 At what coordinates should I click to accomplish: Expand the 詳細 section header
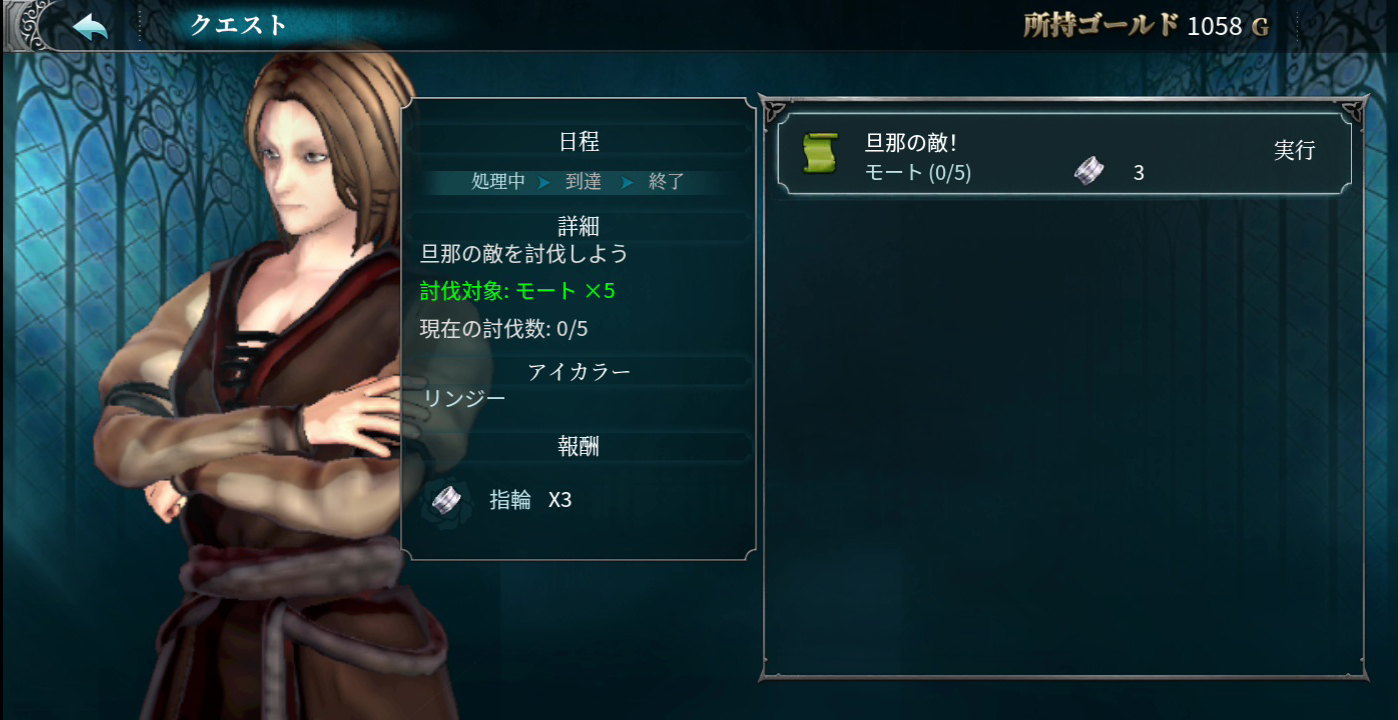point(578,226)
